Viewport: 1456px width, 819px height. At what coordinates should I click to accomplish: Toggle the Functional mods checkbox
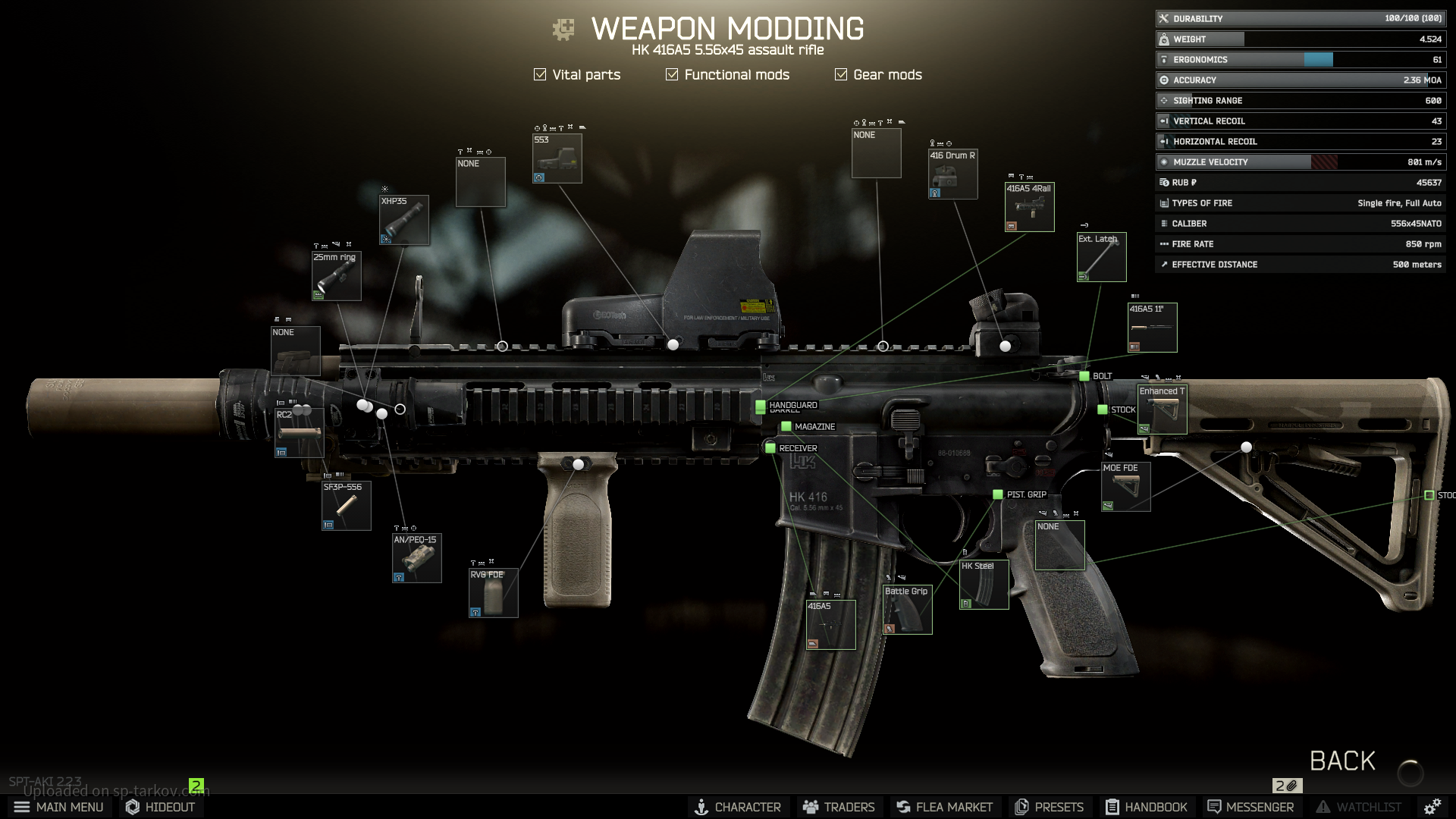pos(672,74)
